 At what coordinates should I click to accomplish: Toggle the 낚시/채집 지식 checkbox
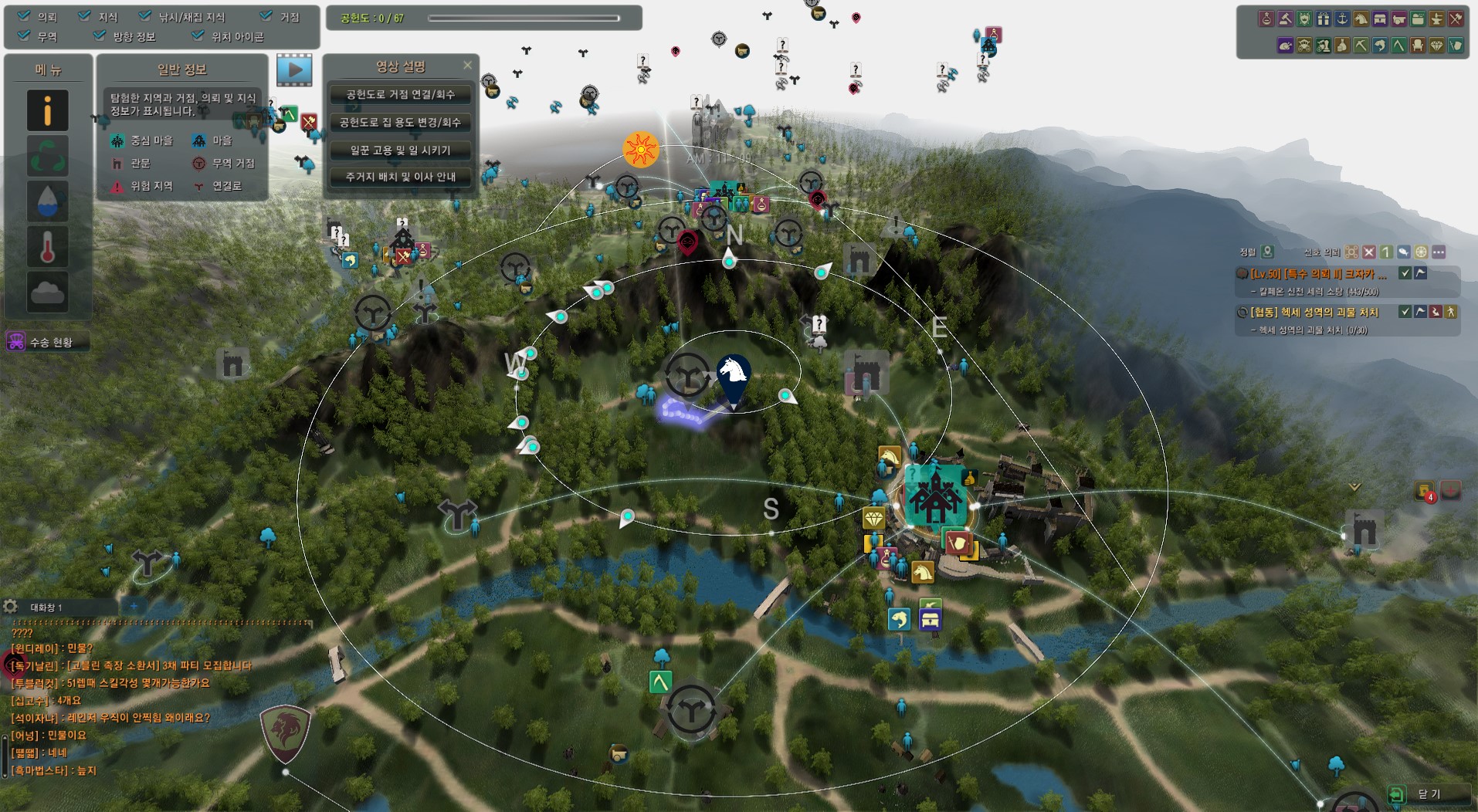pos(145,16)
